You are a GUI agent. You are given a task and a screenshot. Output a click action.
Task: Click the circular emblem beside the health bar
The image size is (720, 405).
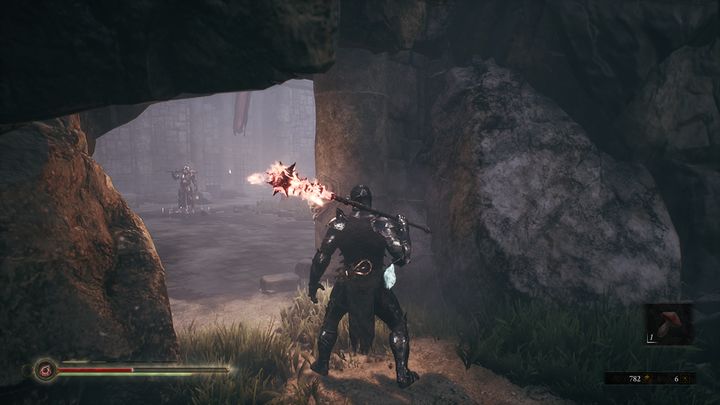click(44, 370)
